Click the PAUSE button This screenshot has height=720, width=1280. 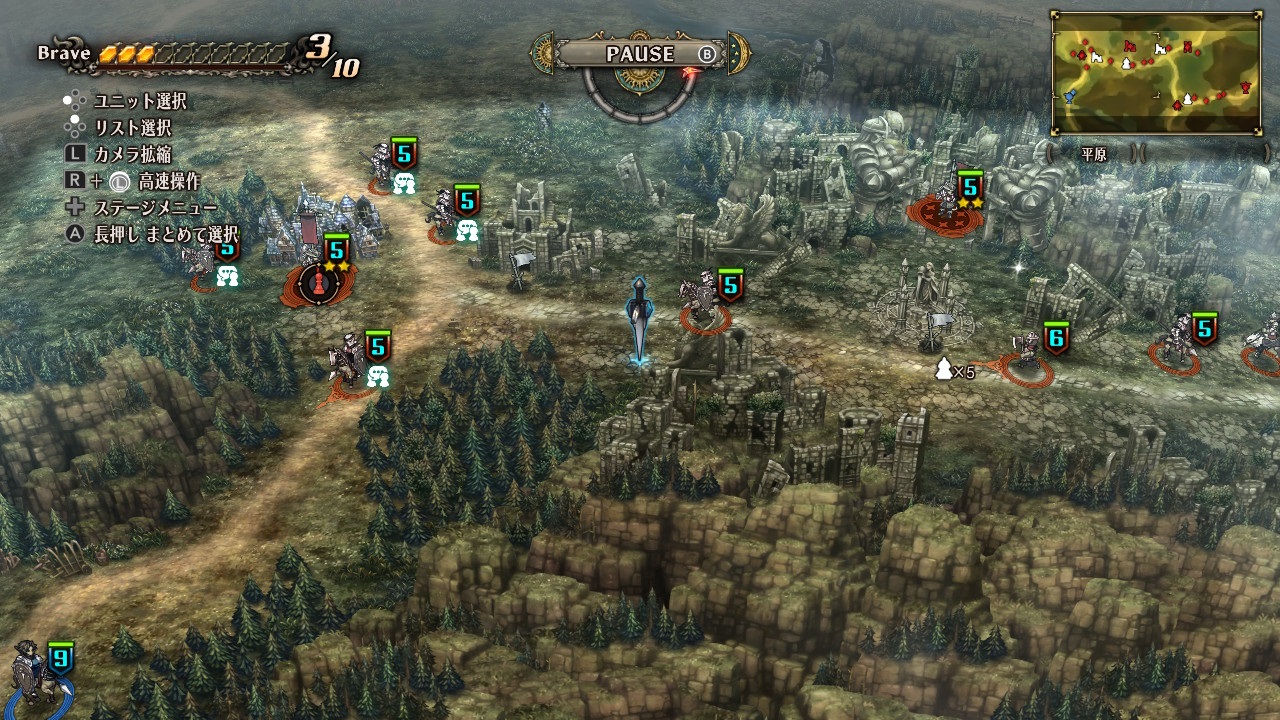click(x=640, y=54)
